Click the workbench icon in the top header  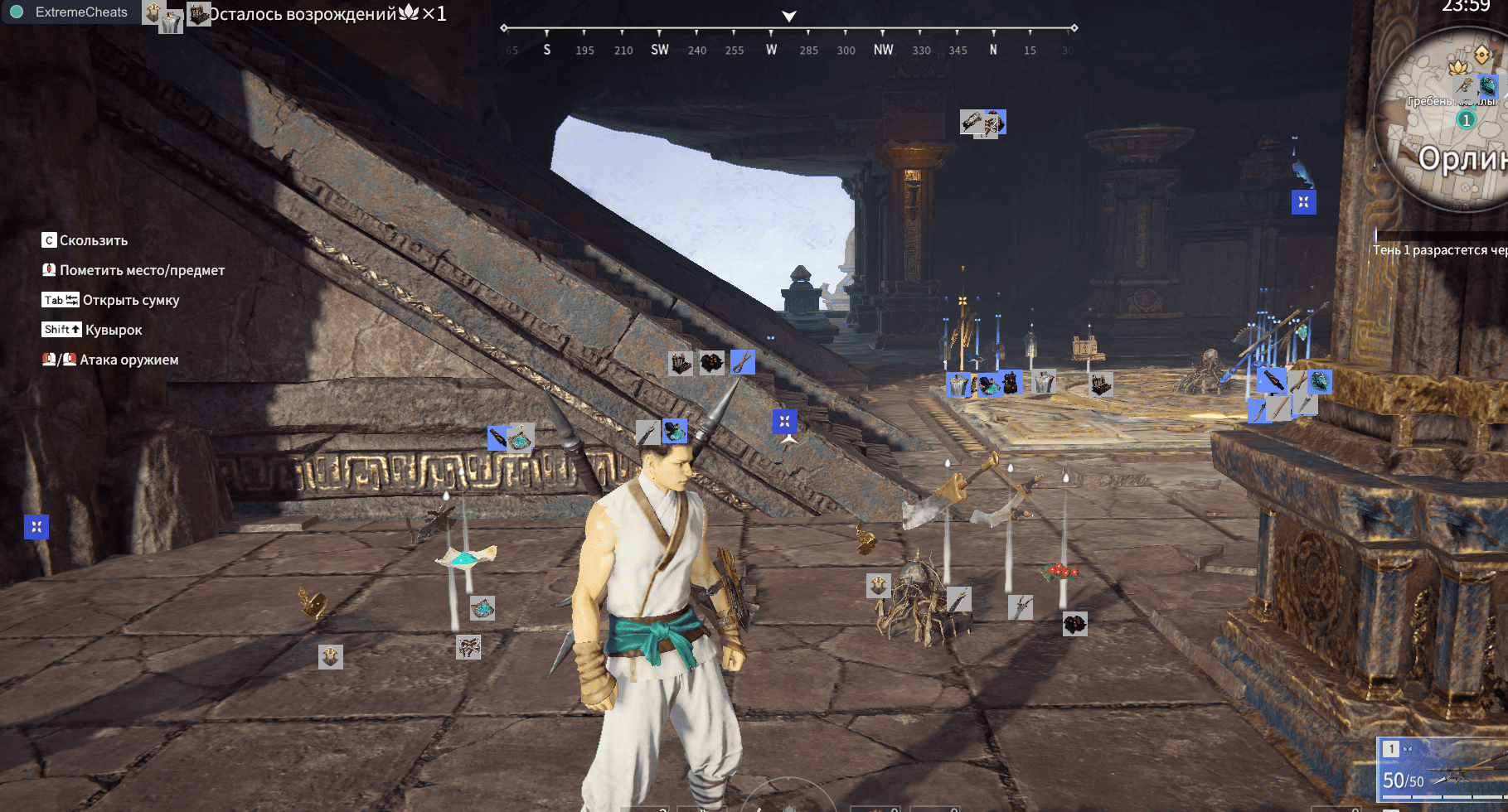(199, 14)
